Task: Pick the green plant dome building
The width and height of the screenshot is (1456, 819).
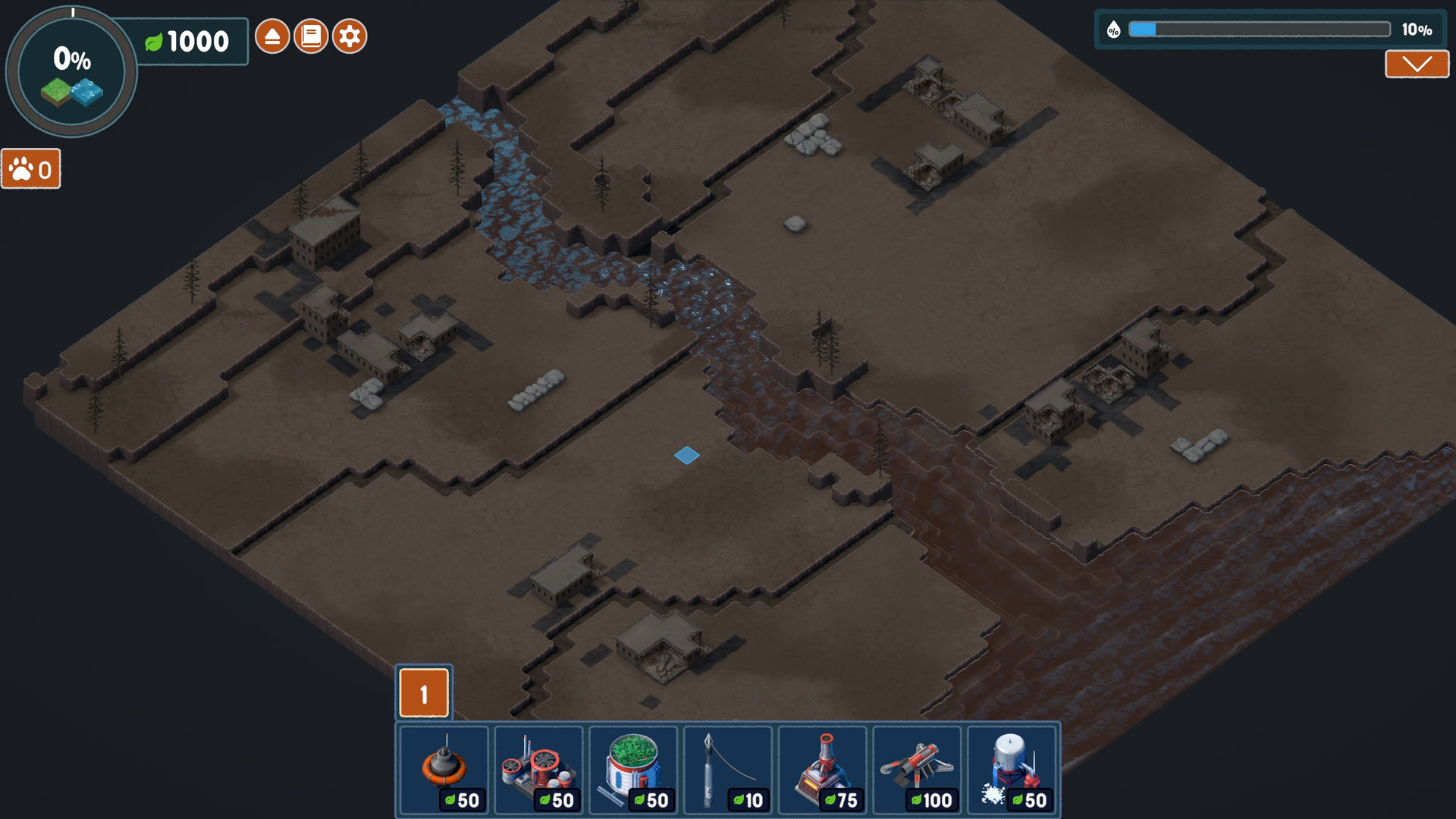Action: 634,769
